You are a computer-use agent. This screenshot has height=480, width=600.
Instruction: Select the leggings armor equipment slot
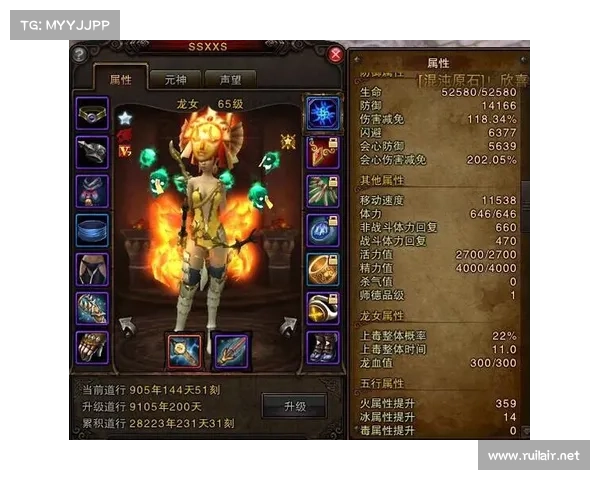tap(92, 268)
